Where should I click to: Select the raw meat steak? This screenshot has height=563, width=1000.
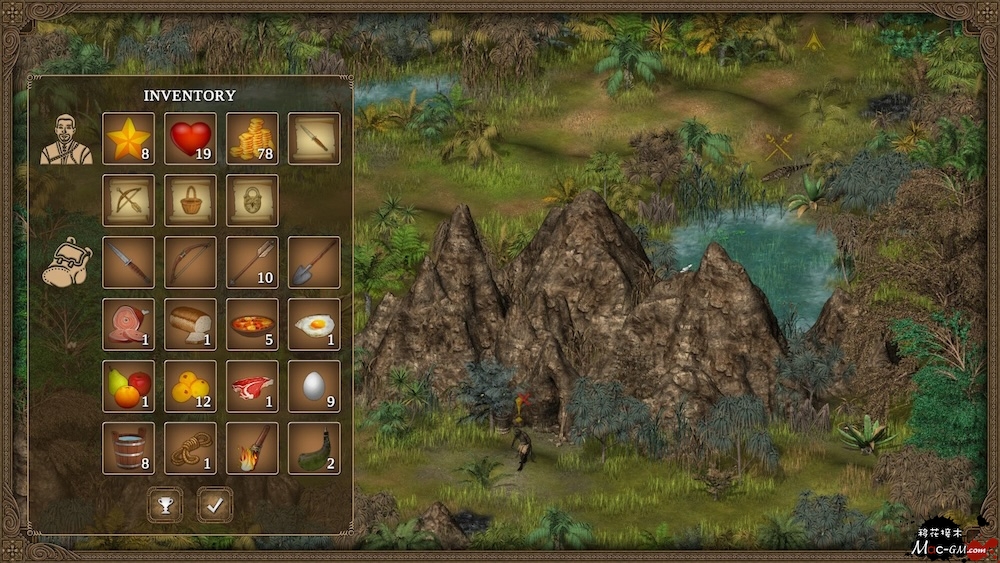tap(252, 386)
